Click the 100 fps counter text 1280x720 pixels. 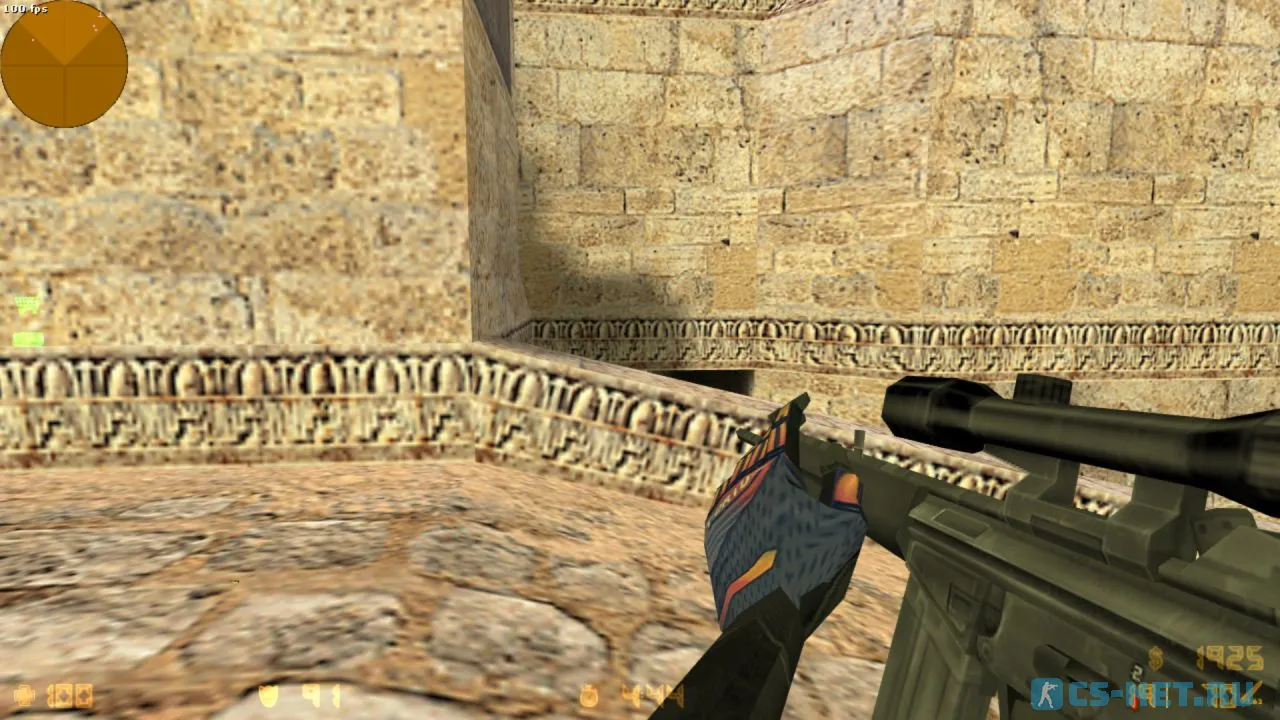click(25, 8)
